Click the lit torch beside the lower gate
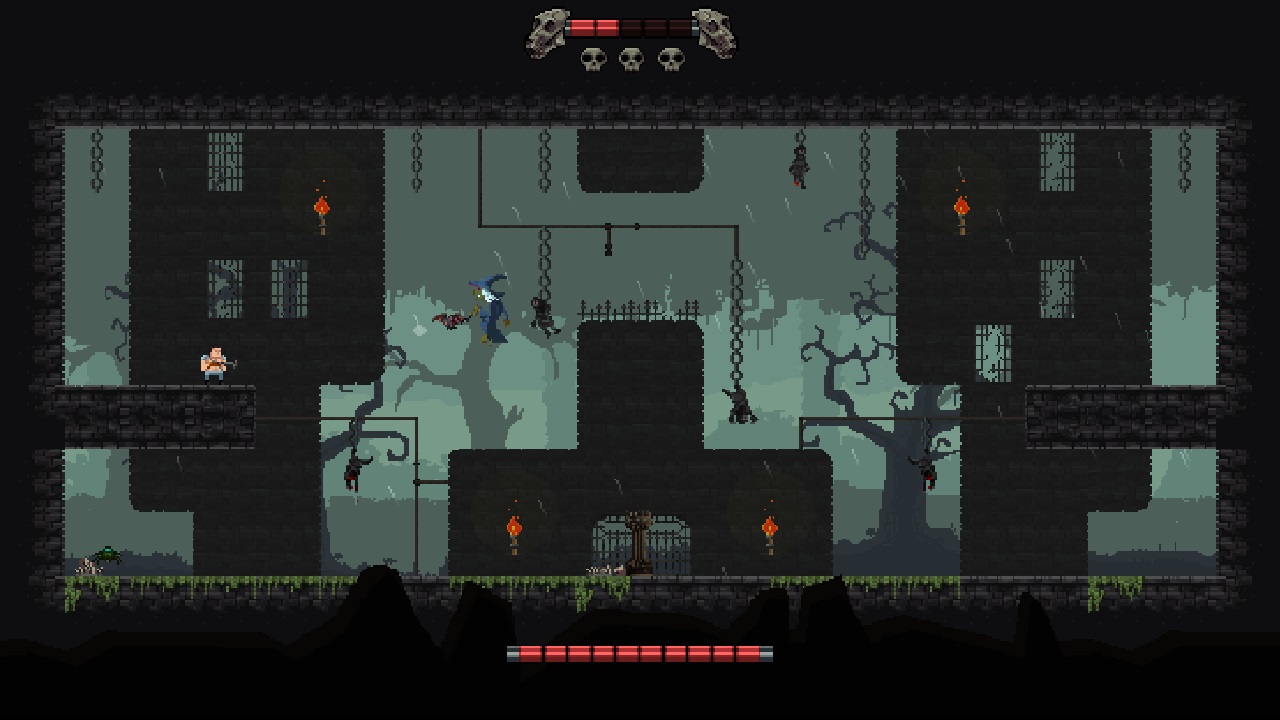Image resolution: width=1280 pixels, height=720 pixels. pos(514,525)
